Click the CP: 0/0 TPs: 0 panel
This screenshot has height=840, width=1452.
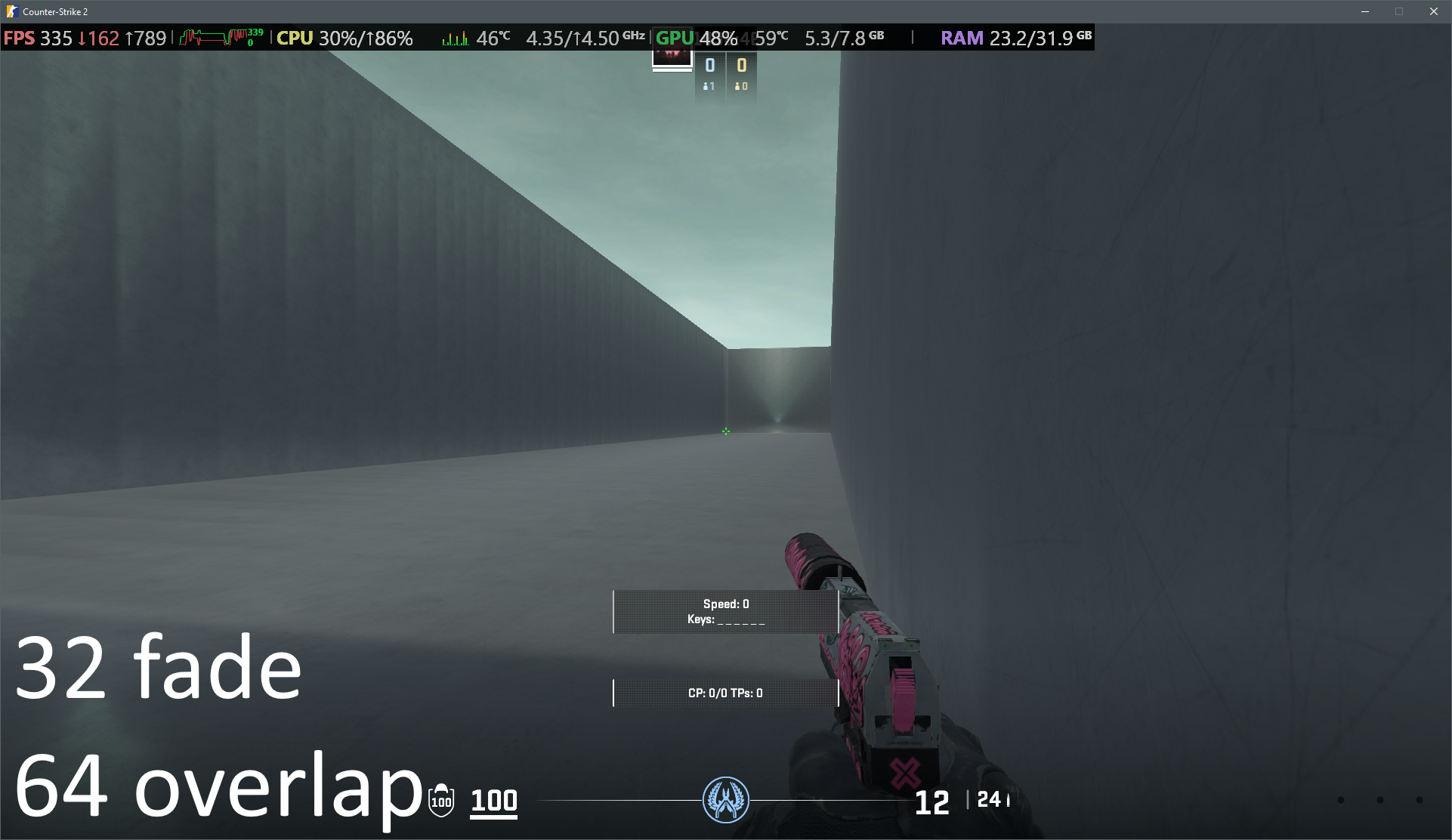click(x=724, y=693)
